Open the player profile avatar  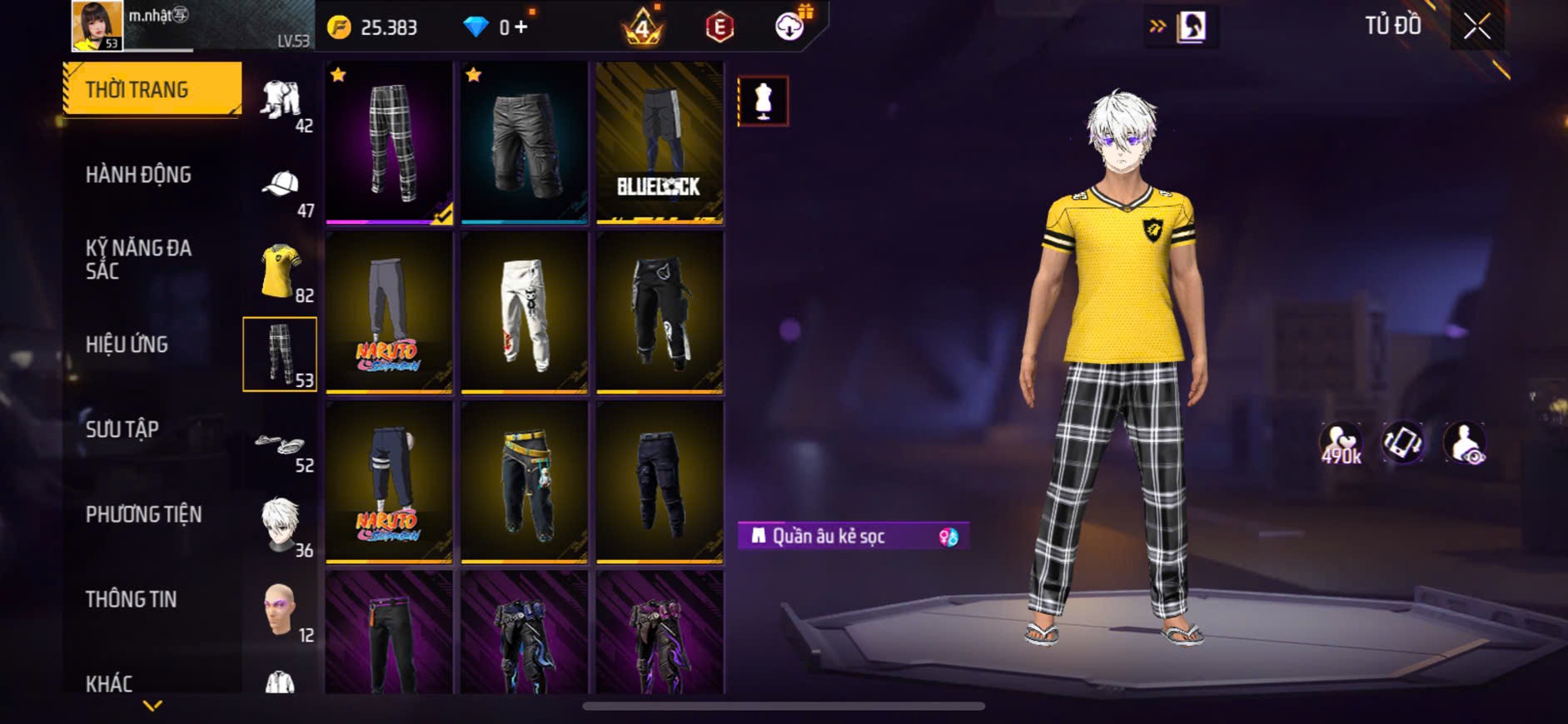coord(97,26)
